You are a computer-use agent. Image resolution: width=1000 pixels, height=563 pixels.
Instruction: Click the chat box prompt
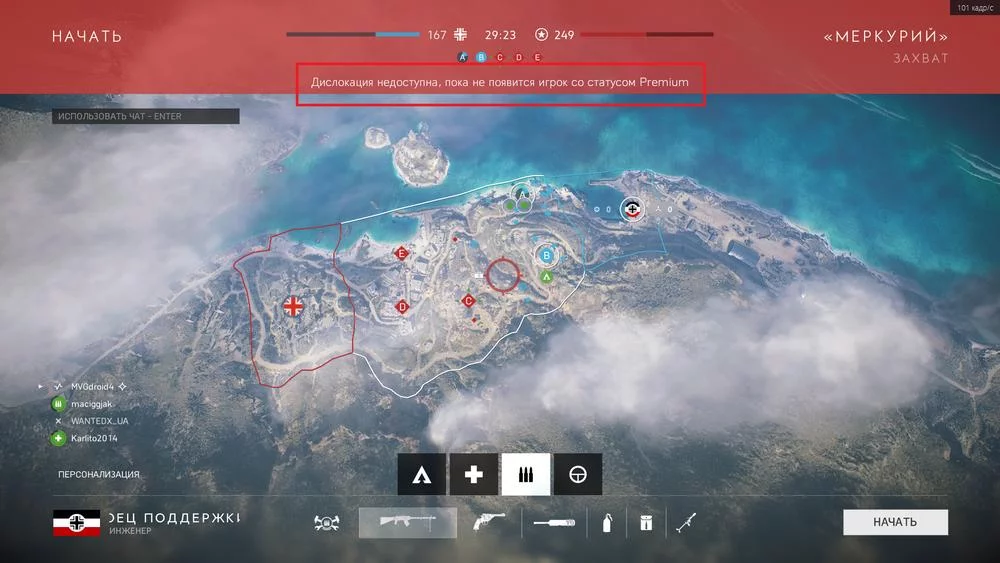coord(146,116)
